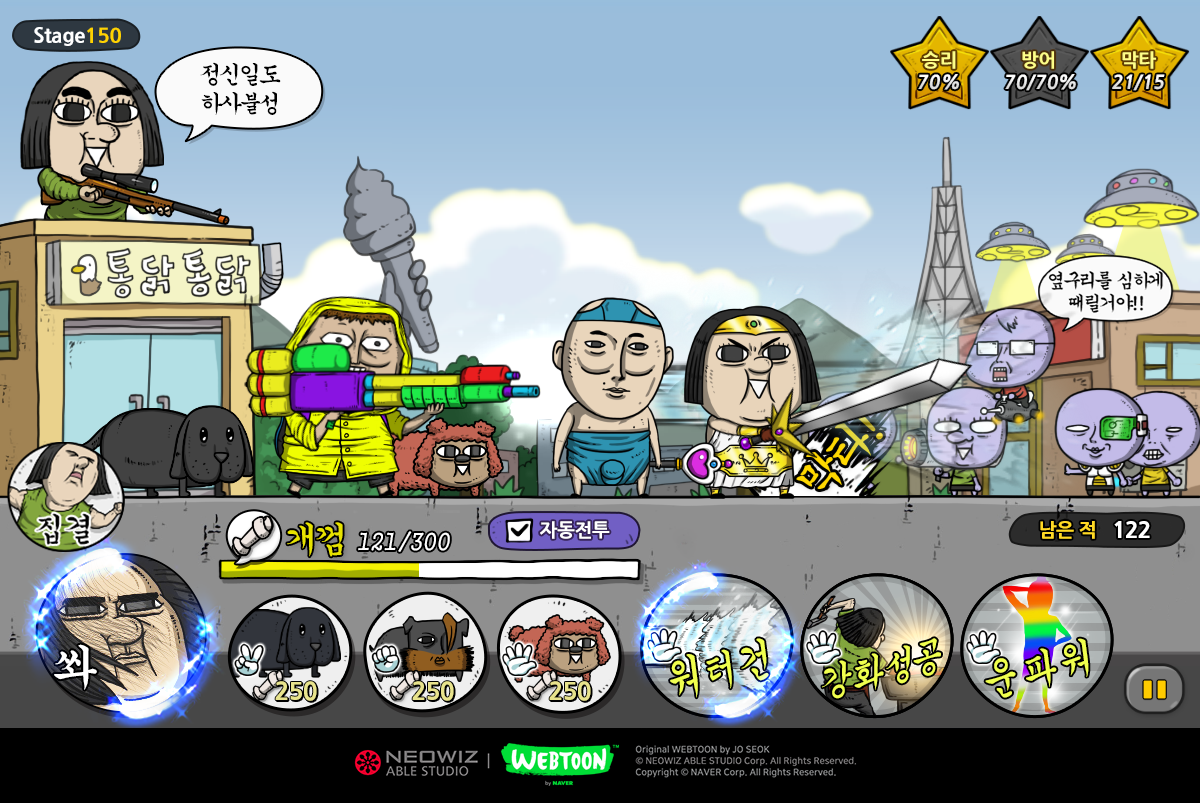The height and width of the screenshot is (803, 1200).
Task: Summon the red poodle for 250
Action: click(558, 655)
